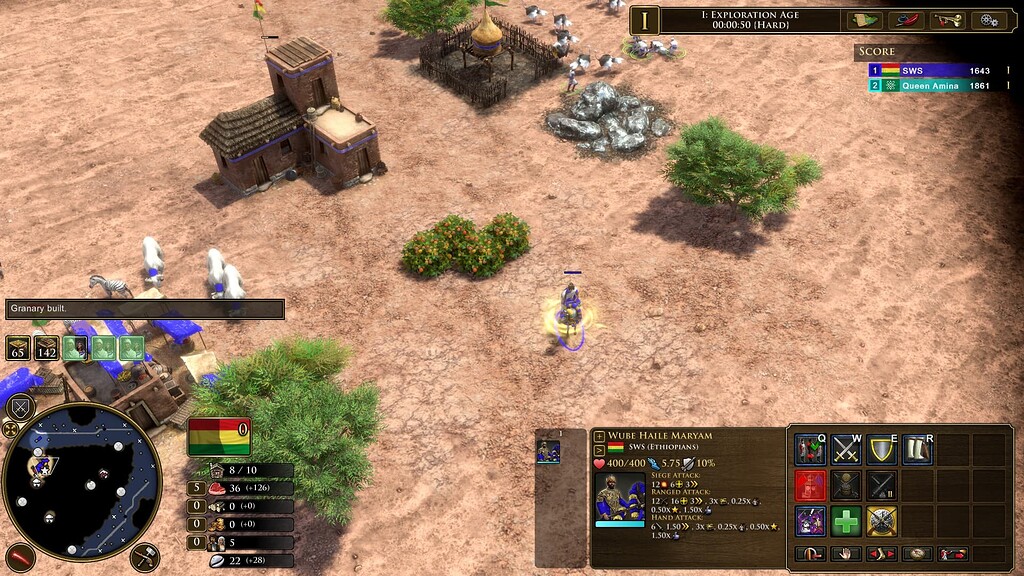Select the unit formation command with checkmark
Screen dimensions: 1024x576
click(x=810, y=450)
